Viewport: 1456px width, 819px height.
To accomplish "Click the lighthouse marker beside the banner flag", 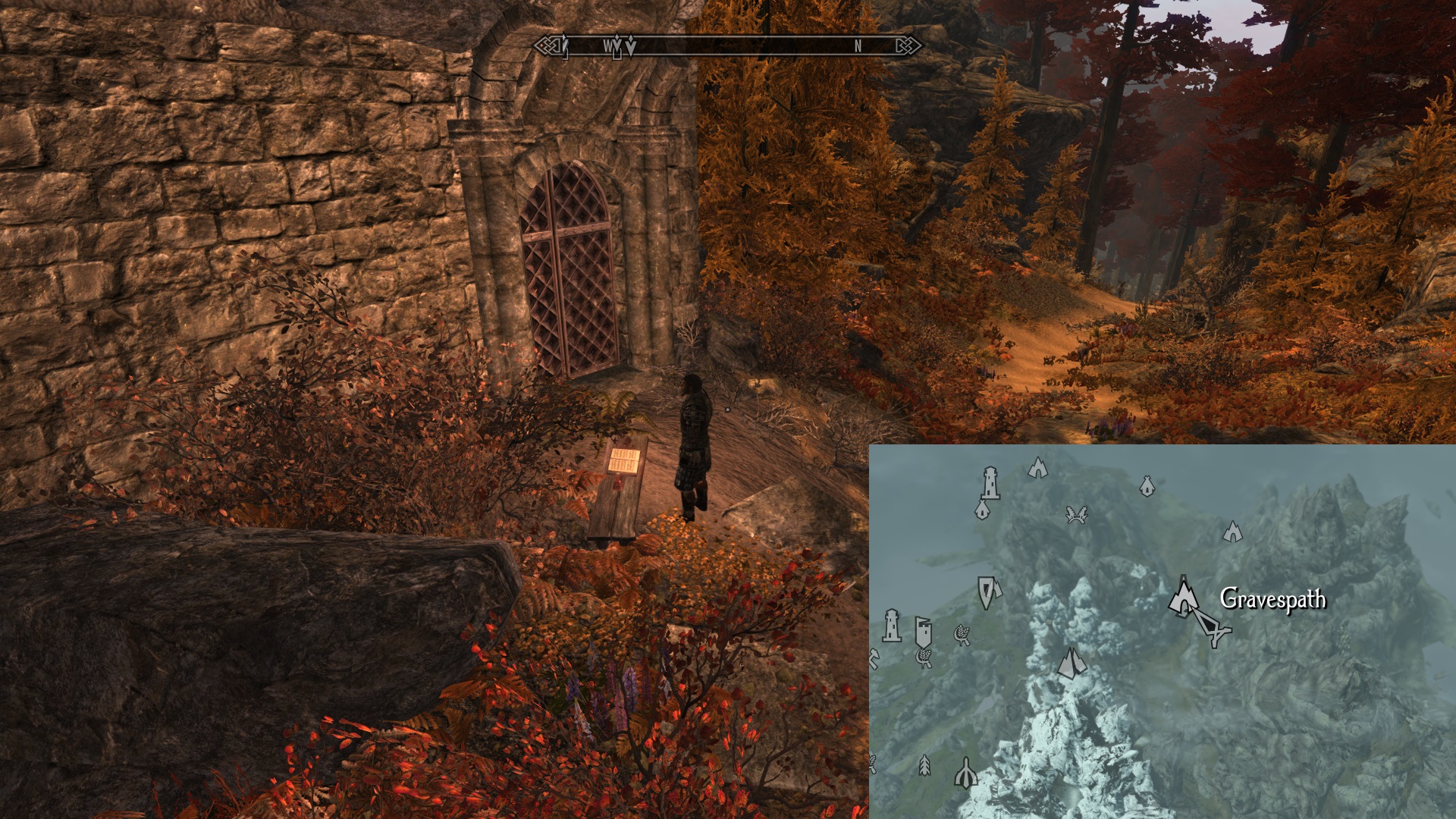I will tap(892, 626).
